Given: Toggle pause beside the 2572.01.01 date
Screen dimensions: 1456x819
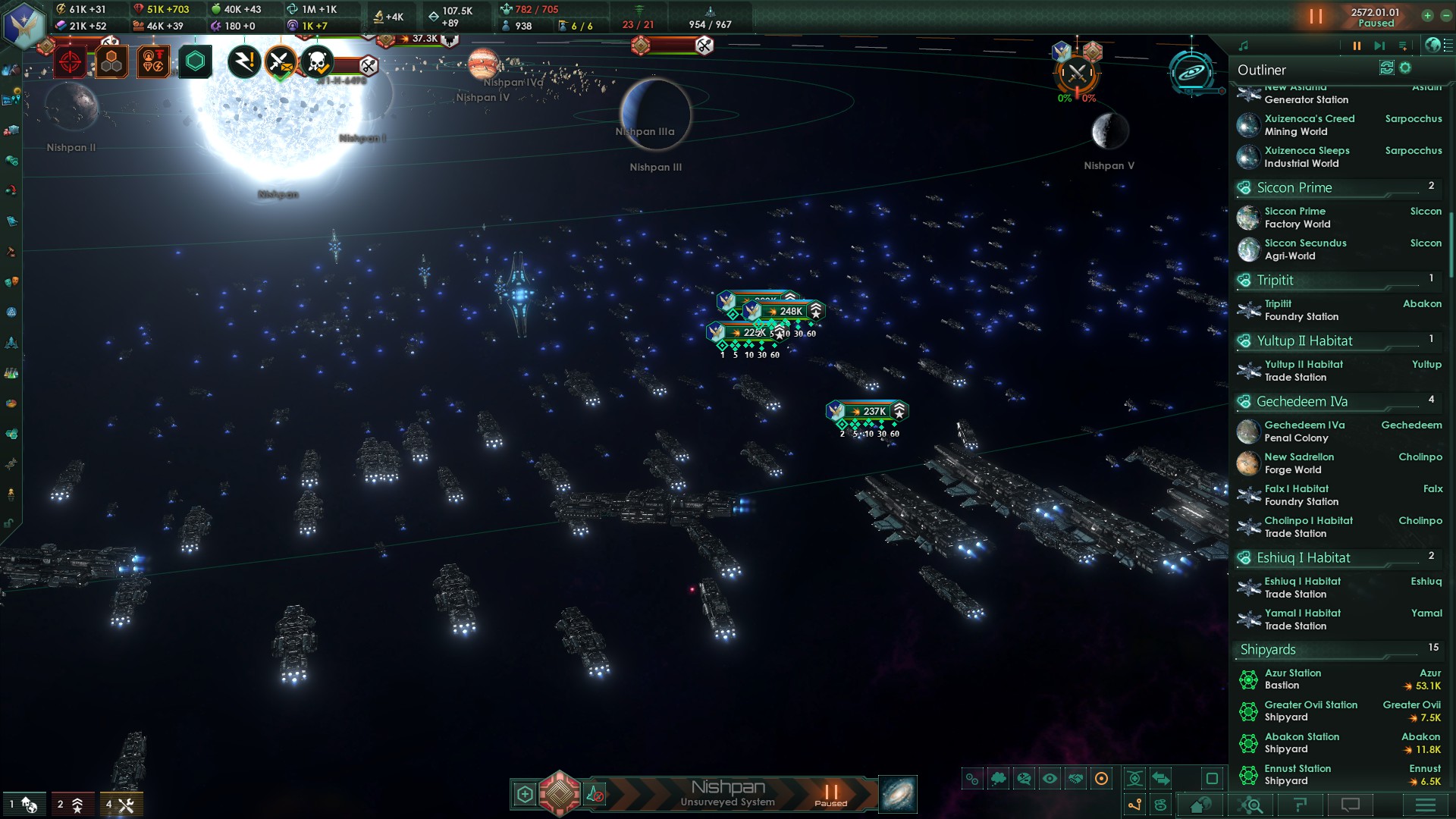Looking at the screenshot, I should click(x=1316, y=17).
